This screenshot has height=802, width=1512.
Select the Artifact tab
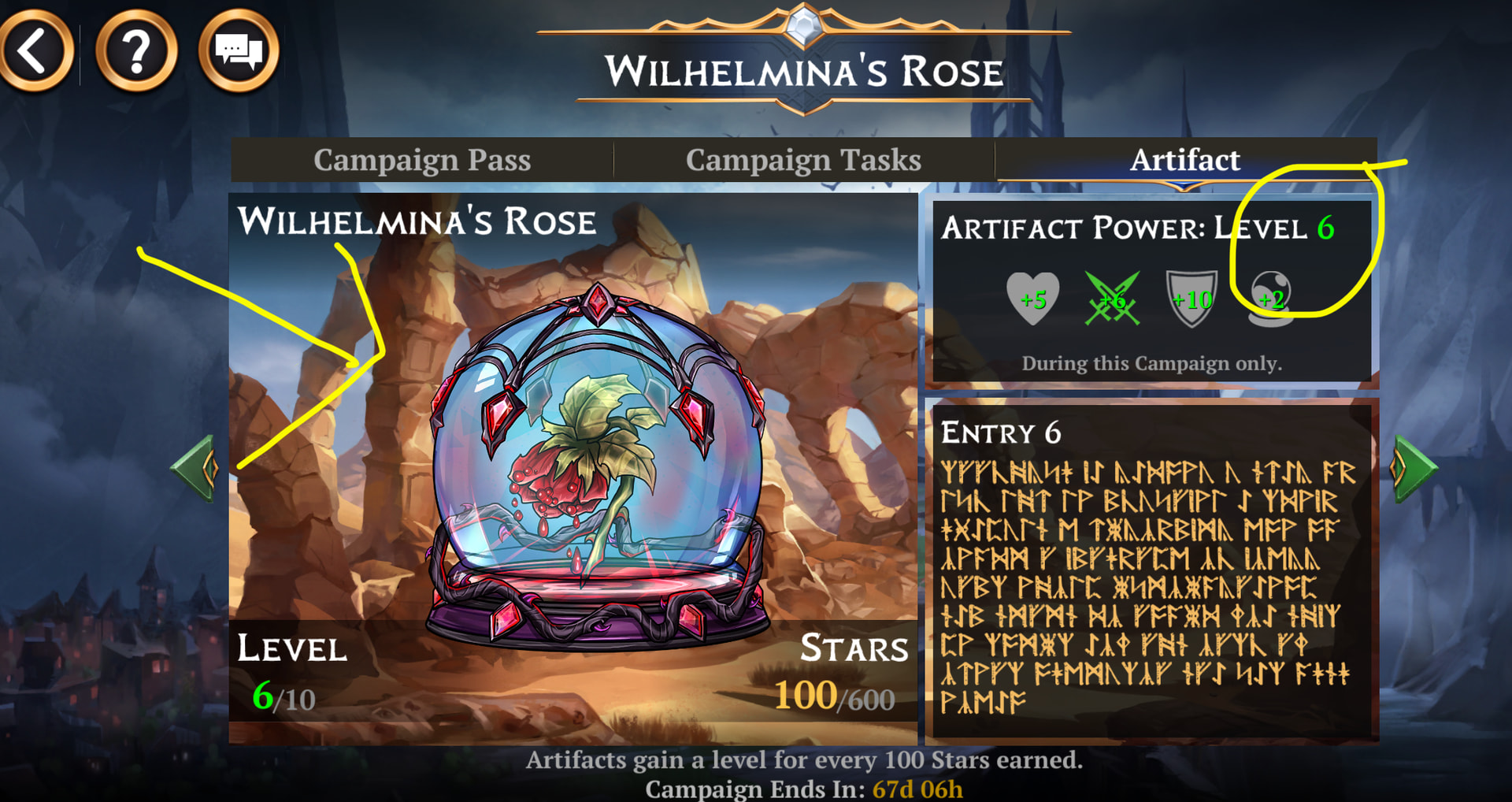[1184, 160]
